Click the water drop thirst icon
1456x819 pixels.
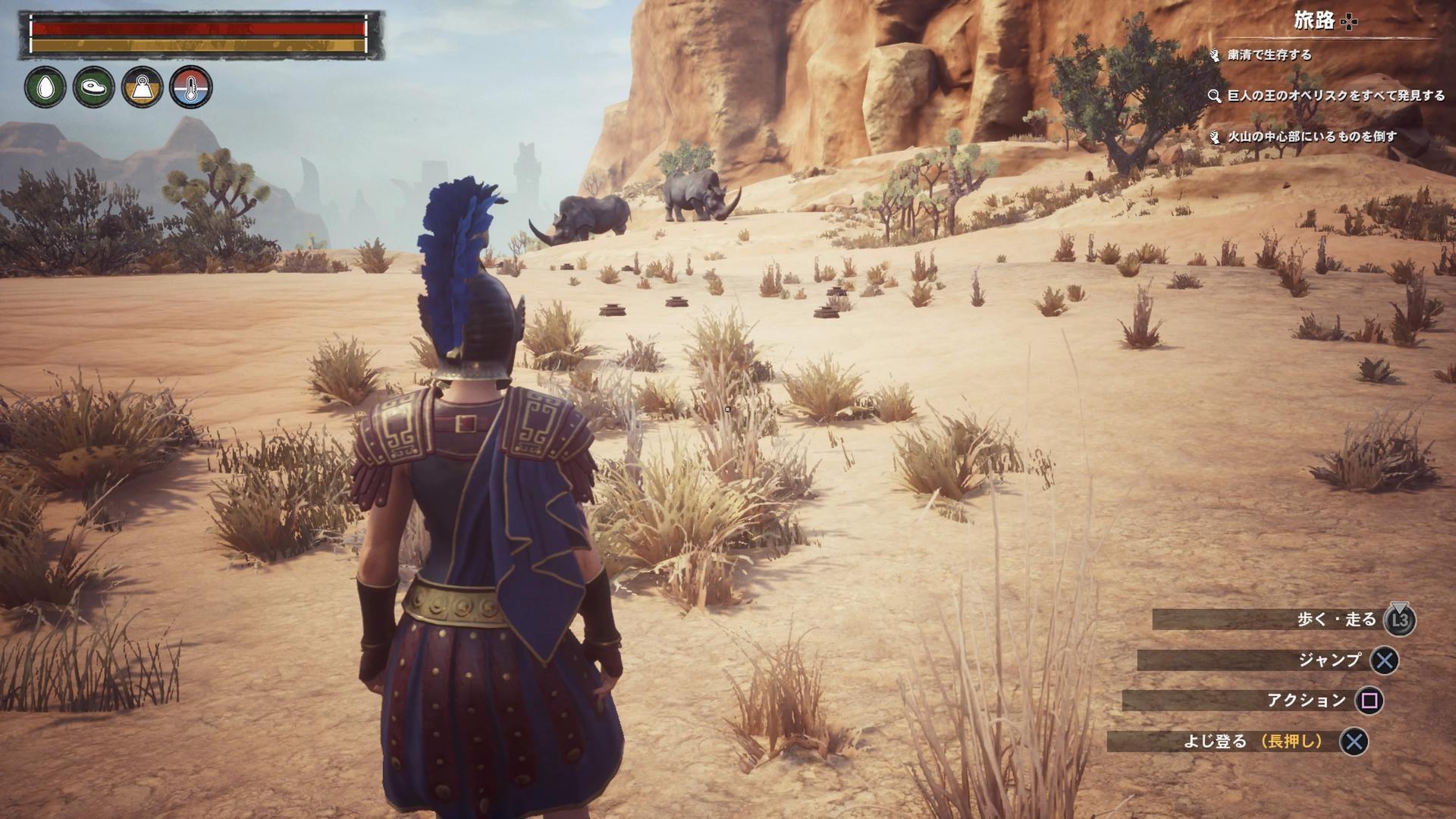click(45, 87)
